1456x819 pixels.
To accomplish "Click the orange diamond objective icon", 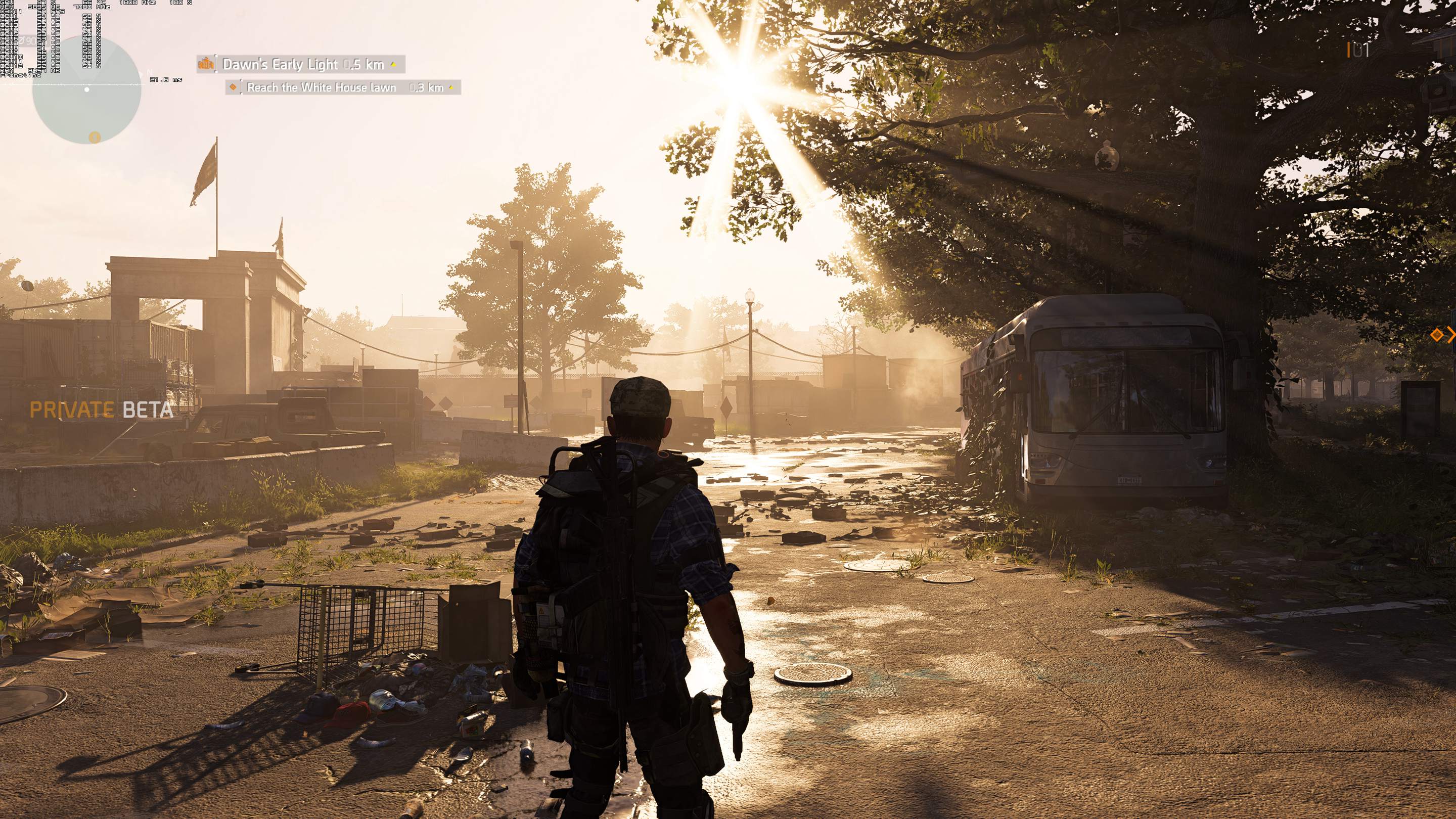I will [x=233, y=87].
